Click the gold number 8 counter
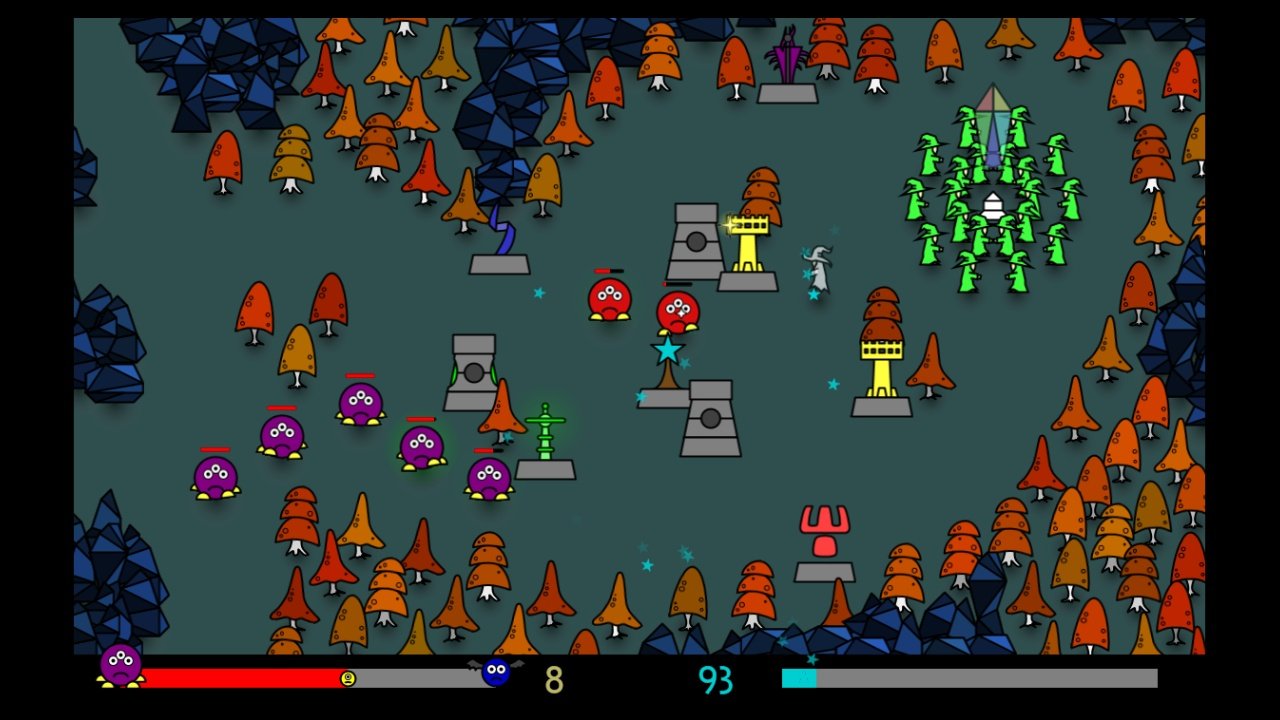1280x720 pixels. 554,679
